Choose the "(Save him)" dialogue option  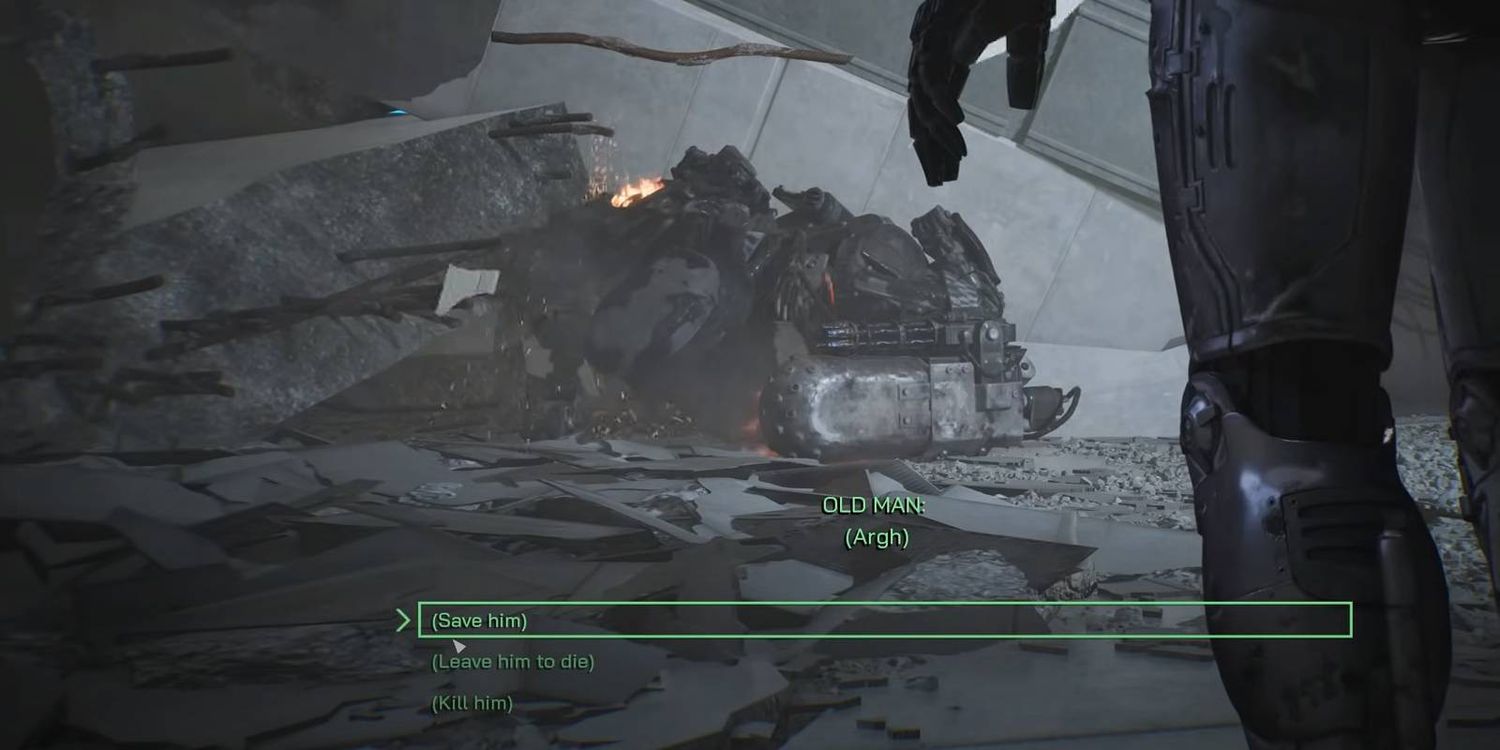pos(479,621)
